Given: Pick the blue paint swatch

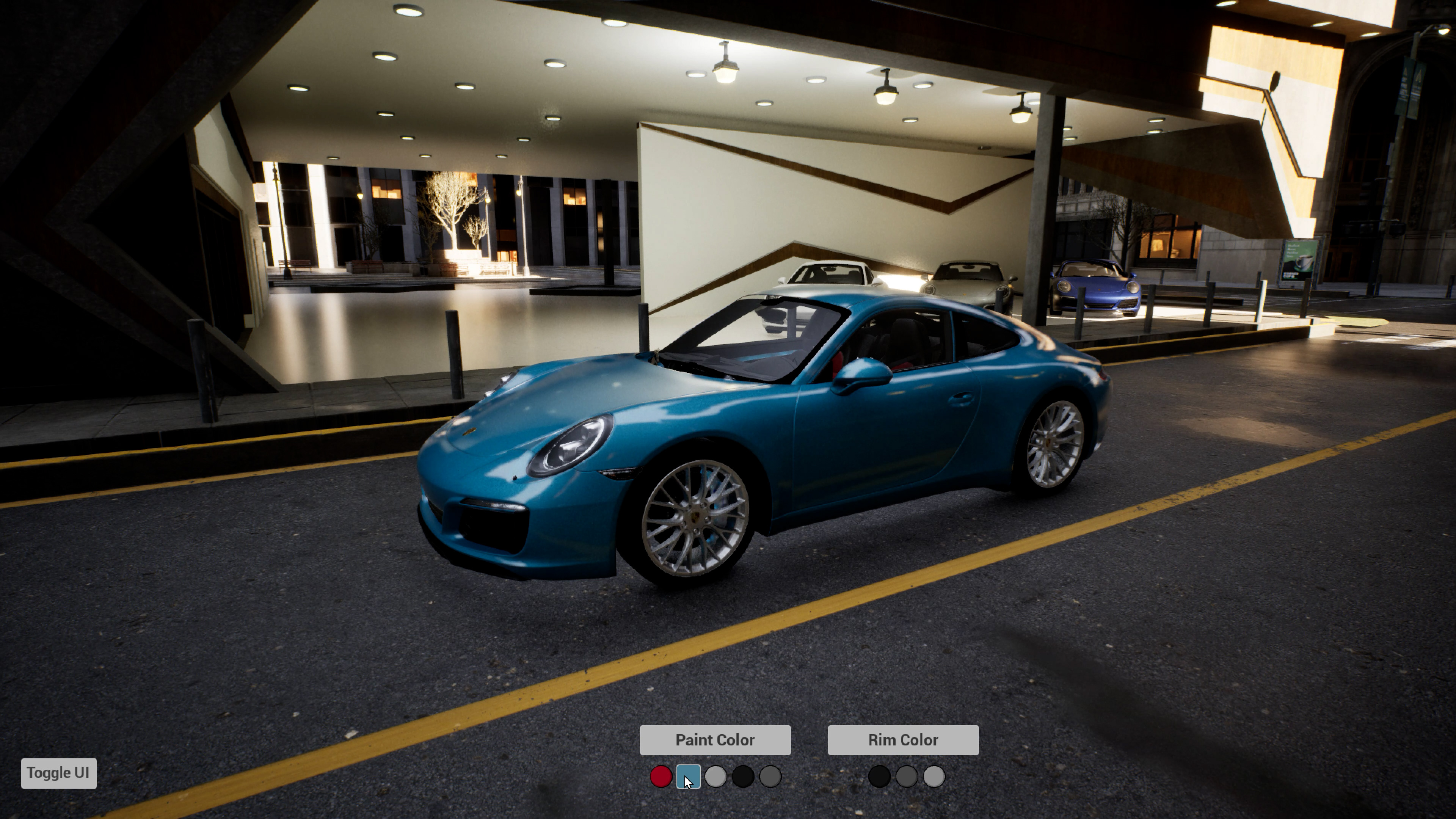Looking at the screenshot, I should [688, 777].
